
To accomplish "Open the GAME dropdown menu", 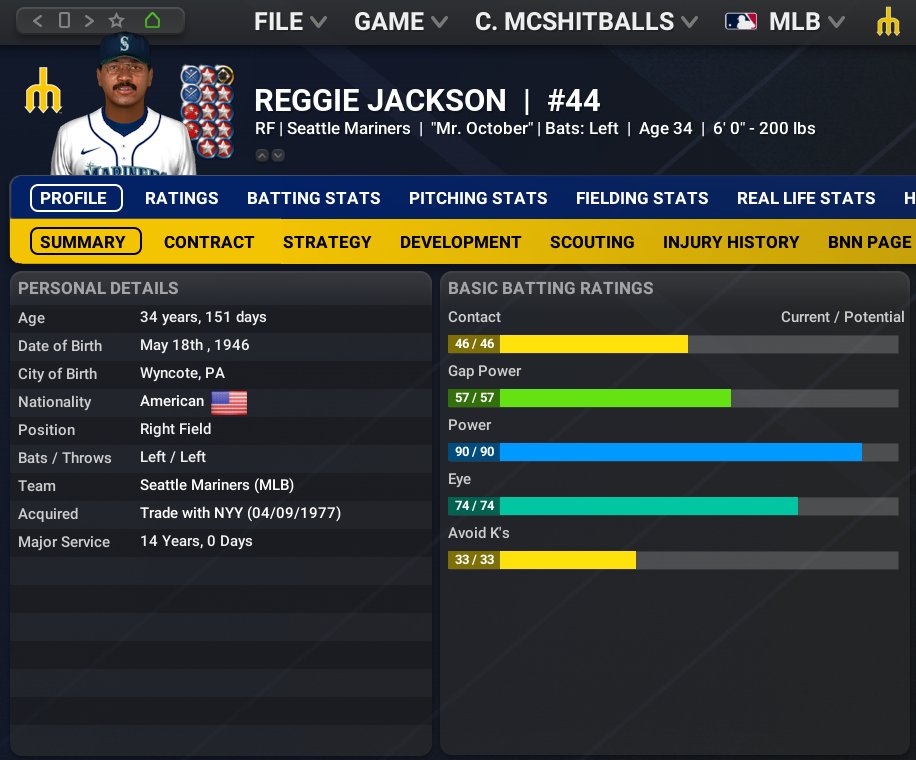I will point(401,21).
